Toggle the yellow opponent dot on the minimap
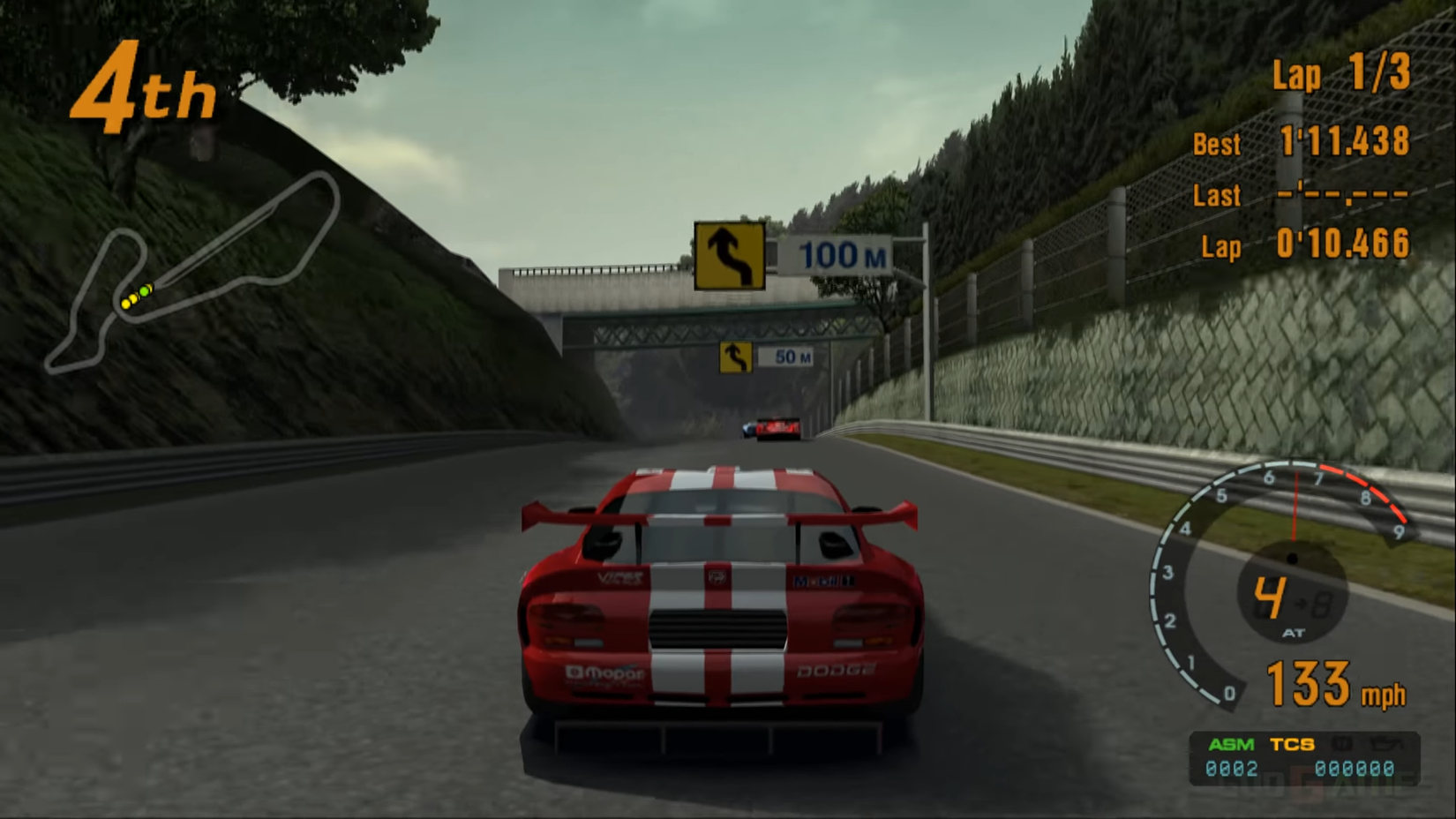The width and height of the screenshot is (1456, 819). click(125, 304)
